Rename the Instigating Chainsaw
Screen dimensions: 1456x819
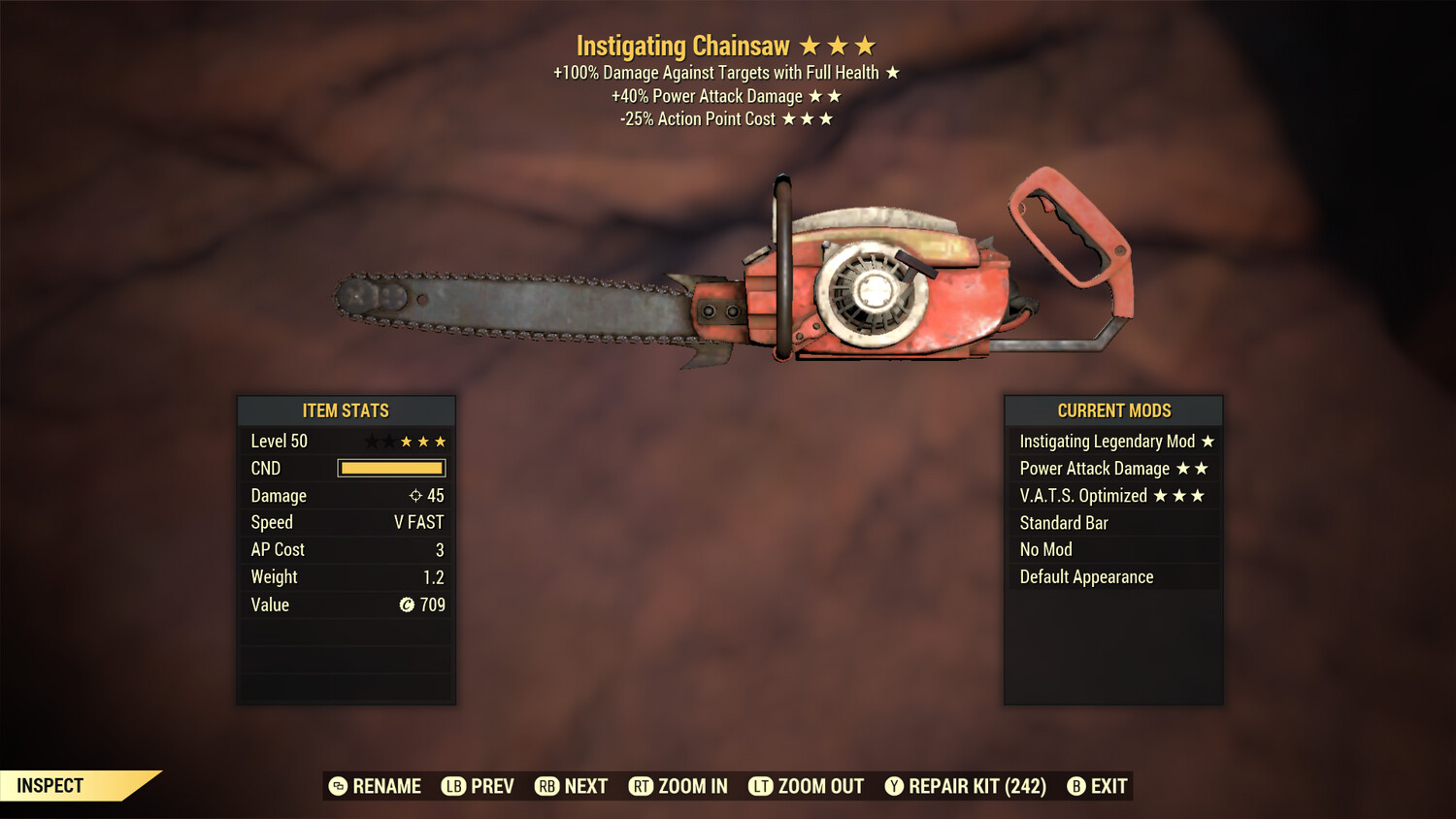click(375, 786)
